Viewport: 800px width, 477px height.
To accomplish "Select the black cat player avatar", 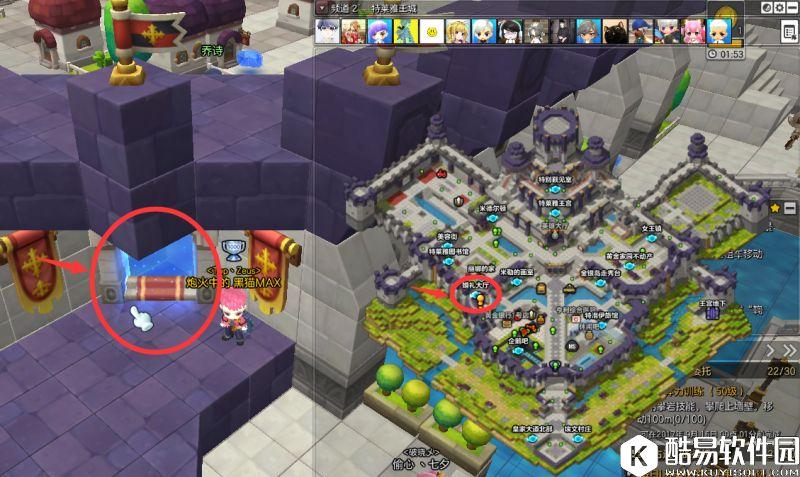I will pos(615,31).
